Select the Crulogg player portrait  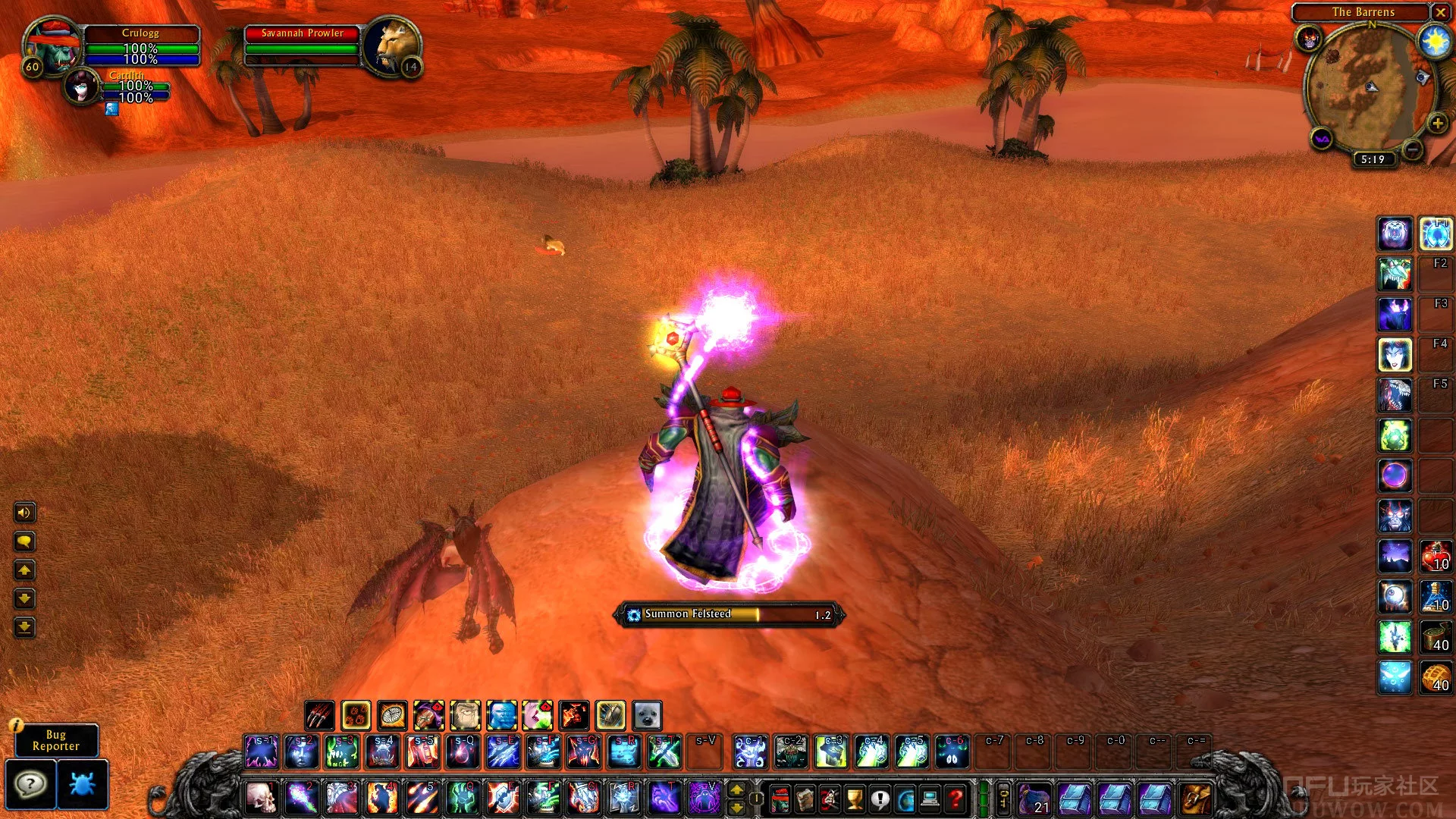53,48
